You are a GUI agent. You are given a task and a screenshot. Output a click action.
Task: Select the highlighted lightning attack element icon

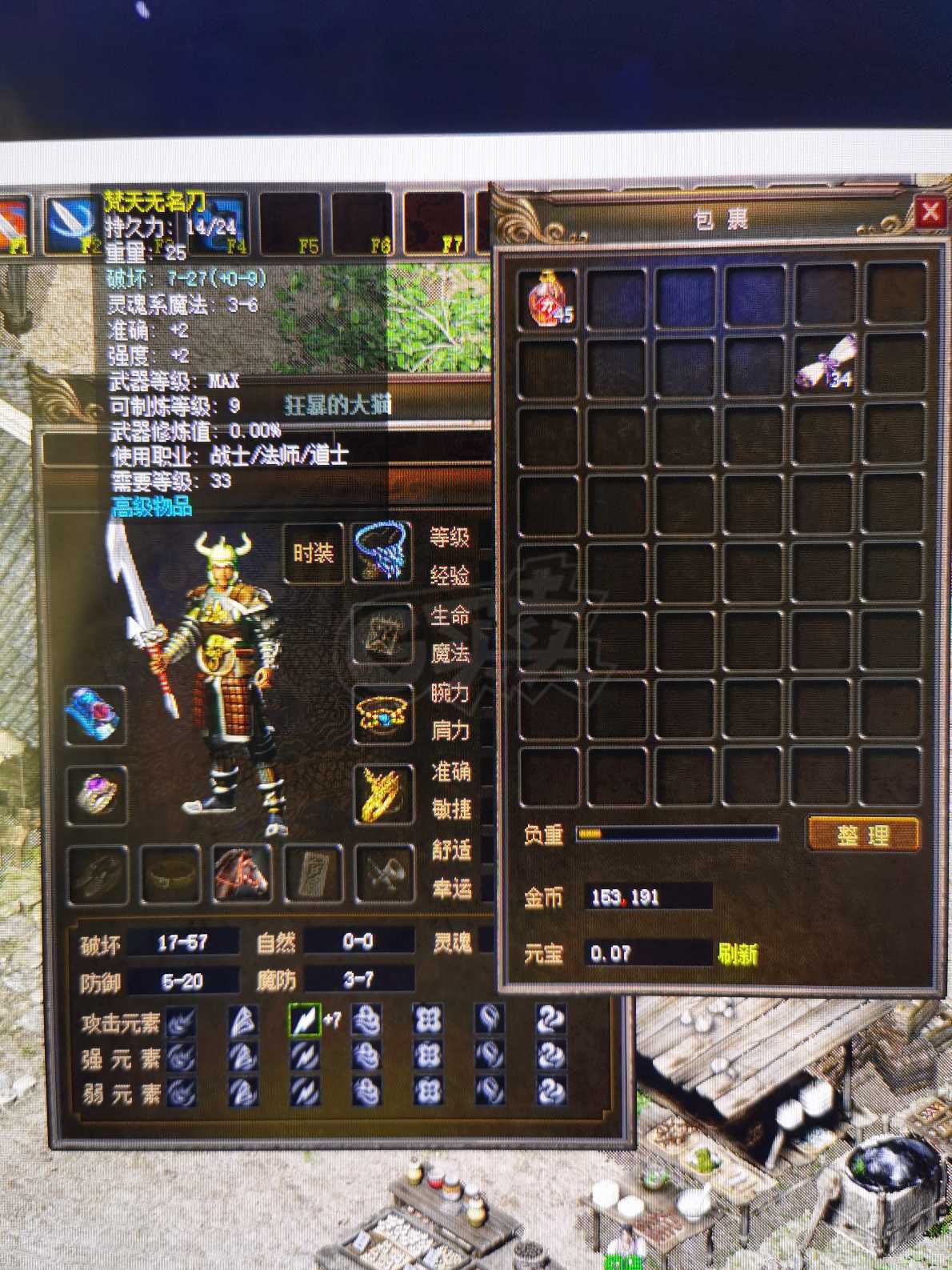pos(304,1021)
